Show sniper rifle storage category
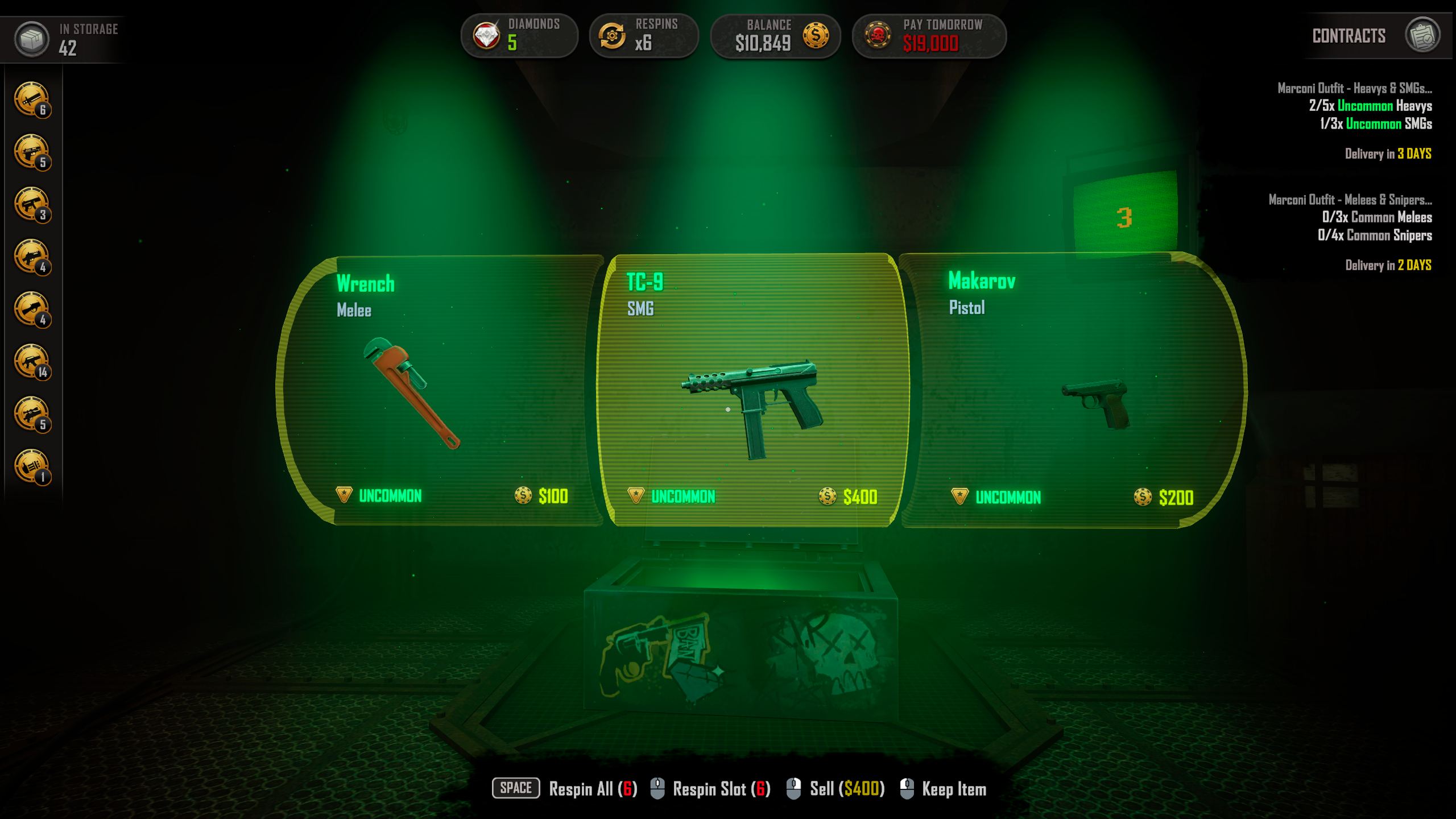Image resolution: width=1456 pixels, height=819 pixels. (32, 414)
